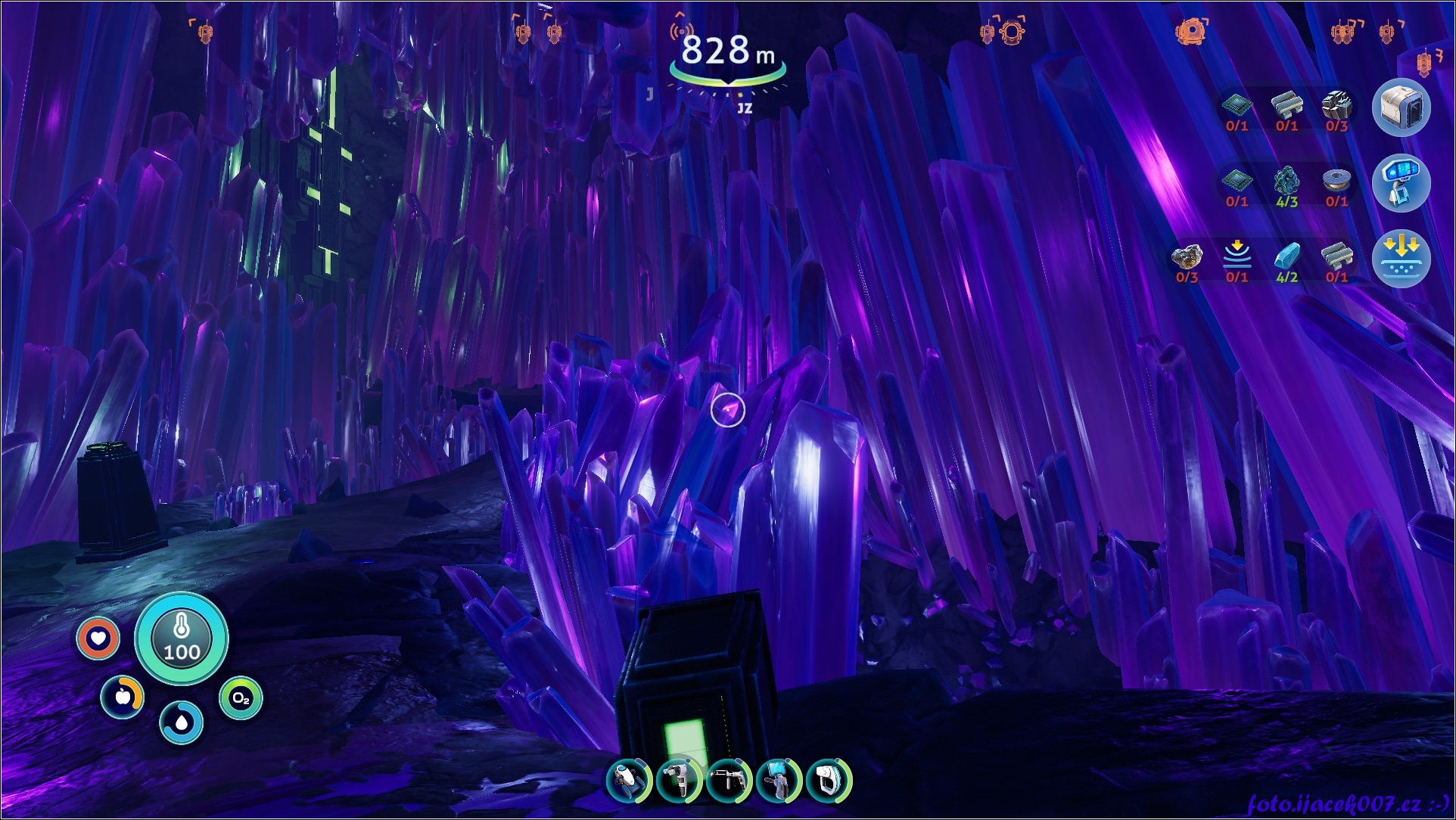Click the small depth module ingredient icon

click(x=1237, y=257)
